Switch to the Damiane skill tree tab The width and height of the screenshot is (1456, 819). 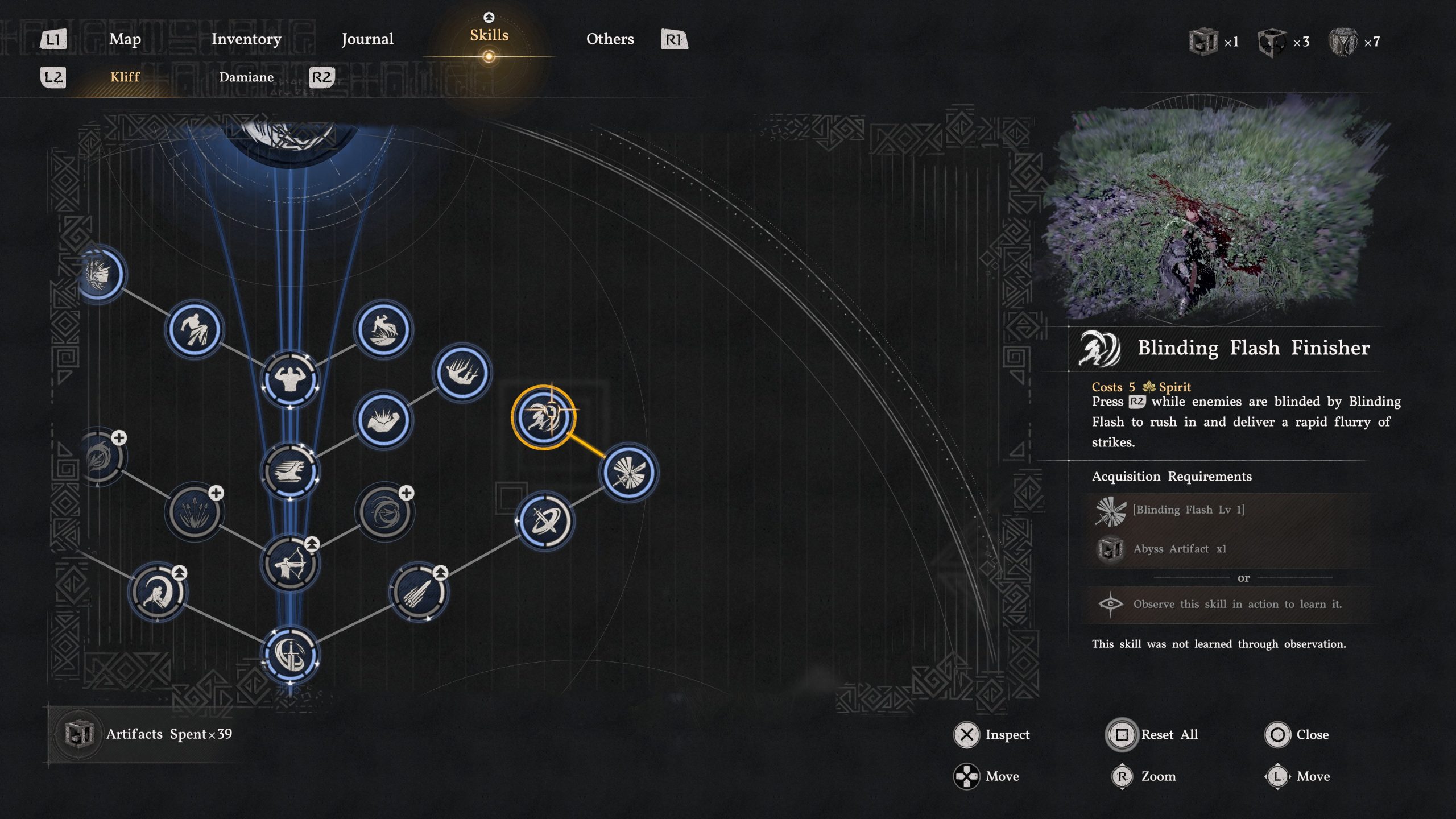tap(247, 77)
